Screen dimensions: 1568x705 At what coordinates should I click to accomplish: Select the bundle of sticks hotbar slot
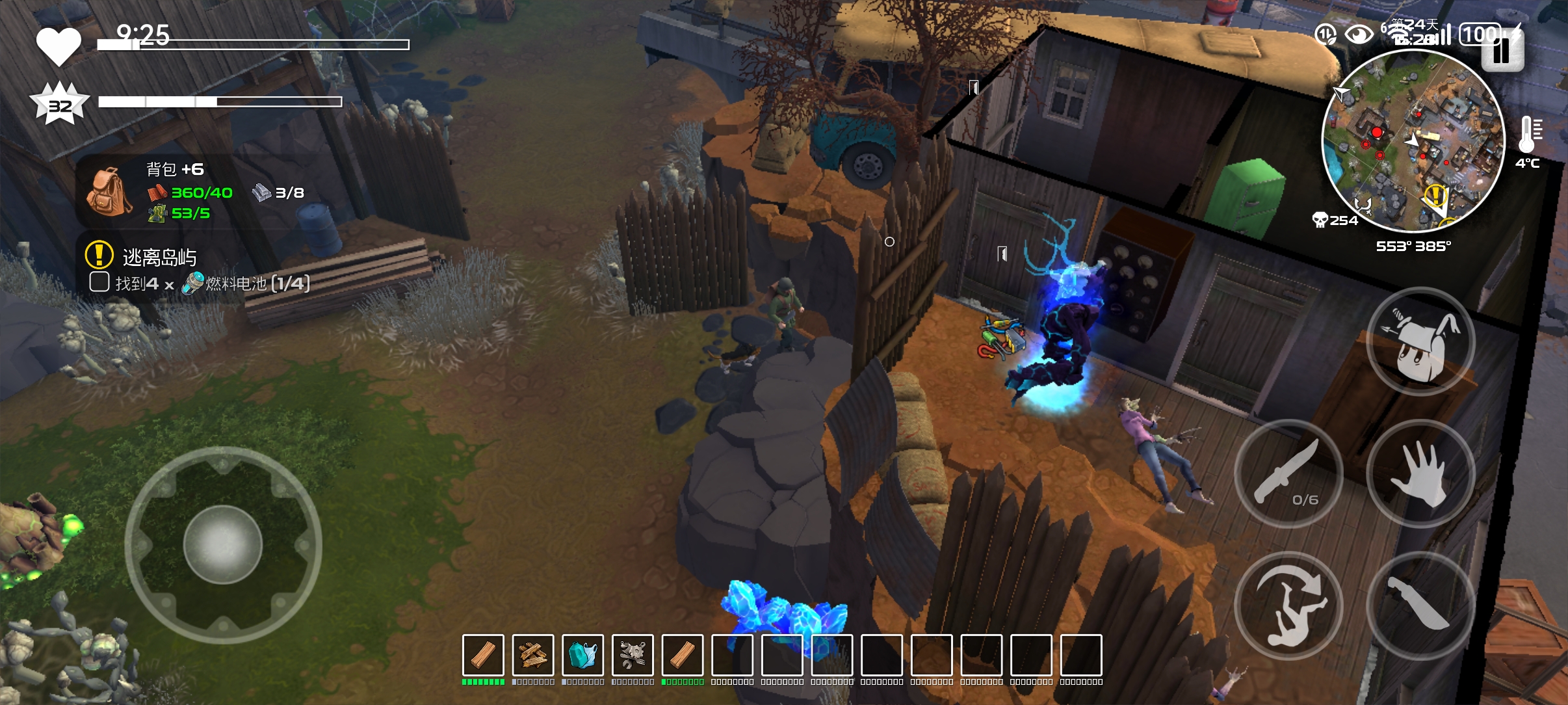coord(533,656)
